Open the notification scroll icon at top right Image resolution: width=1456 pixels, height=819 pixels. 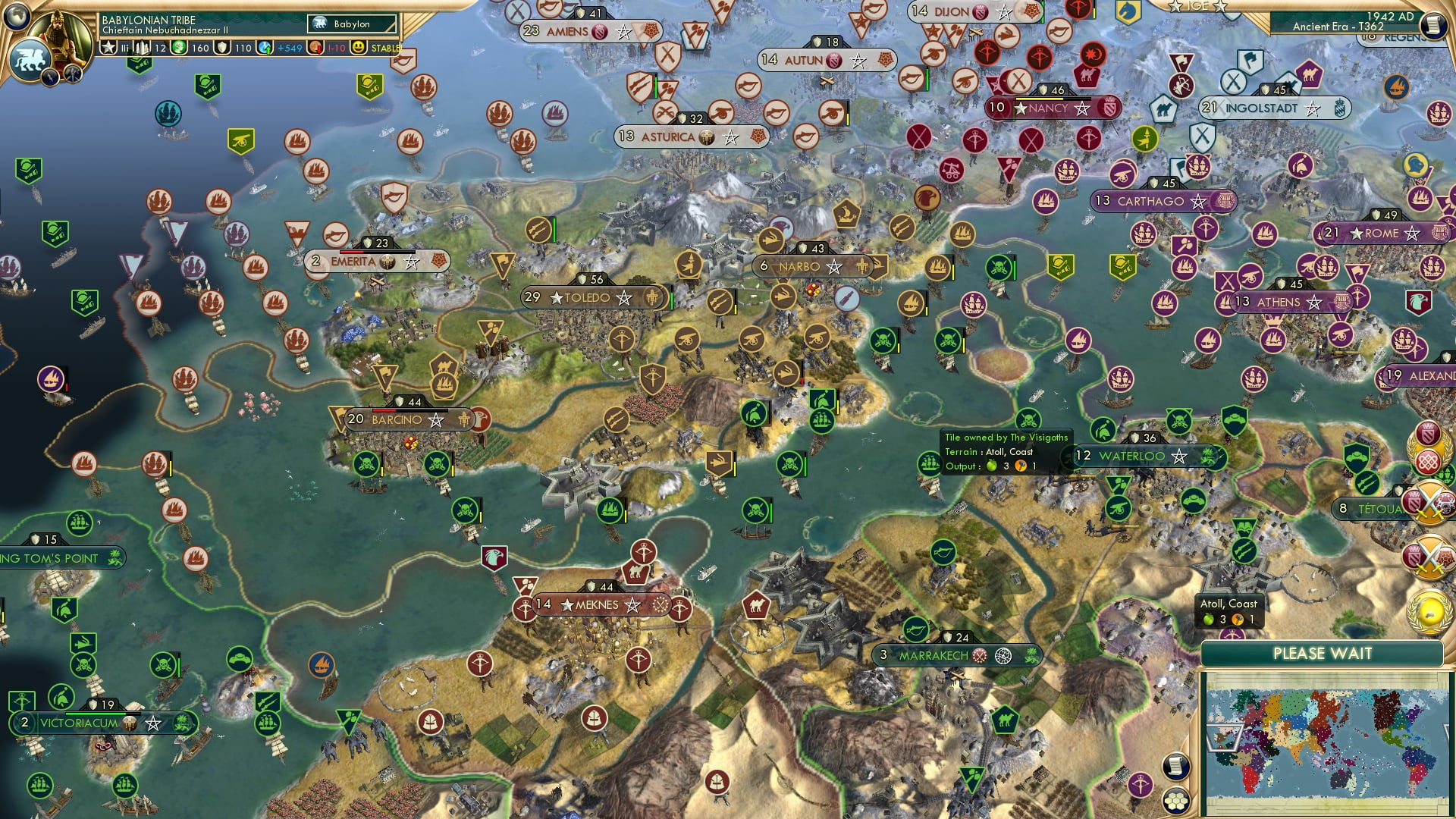point(1433,25)
